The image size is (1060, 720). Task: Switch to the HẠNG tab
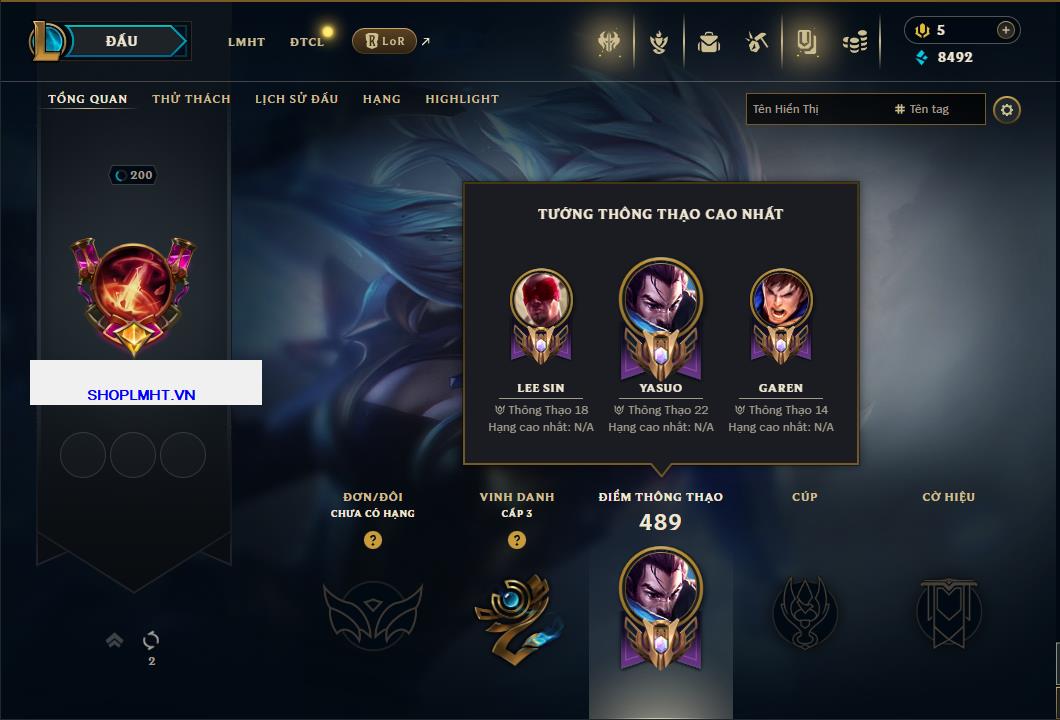tap(382, 99)
